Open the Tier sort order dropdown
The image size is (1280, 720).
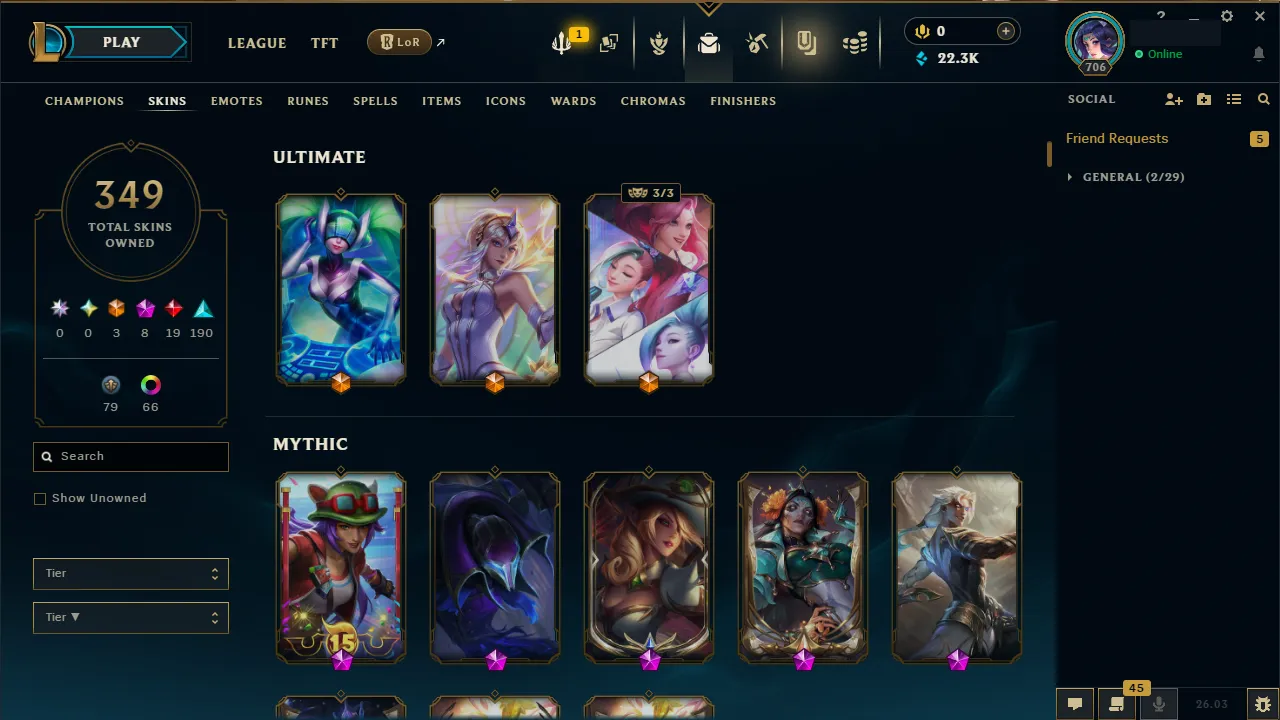[x=130, y=617]
